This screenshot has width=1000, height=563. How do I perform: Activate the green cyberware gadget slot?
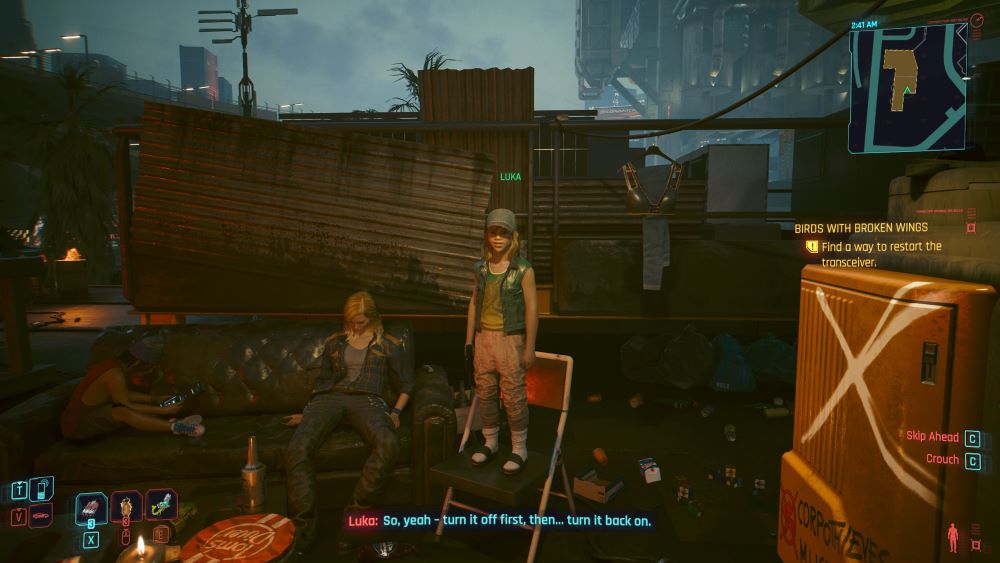coord(161,505)
